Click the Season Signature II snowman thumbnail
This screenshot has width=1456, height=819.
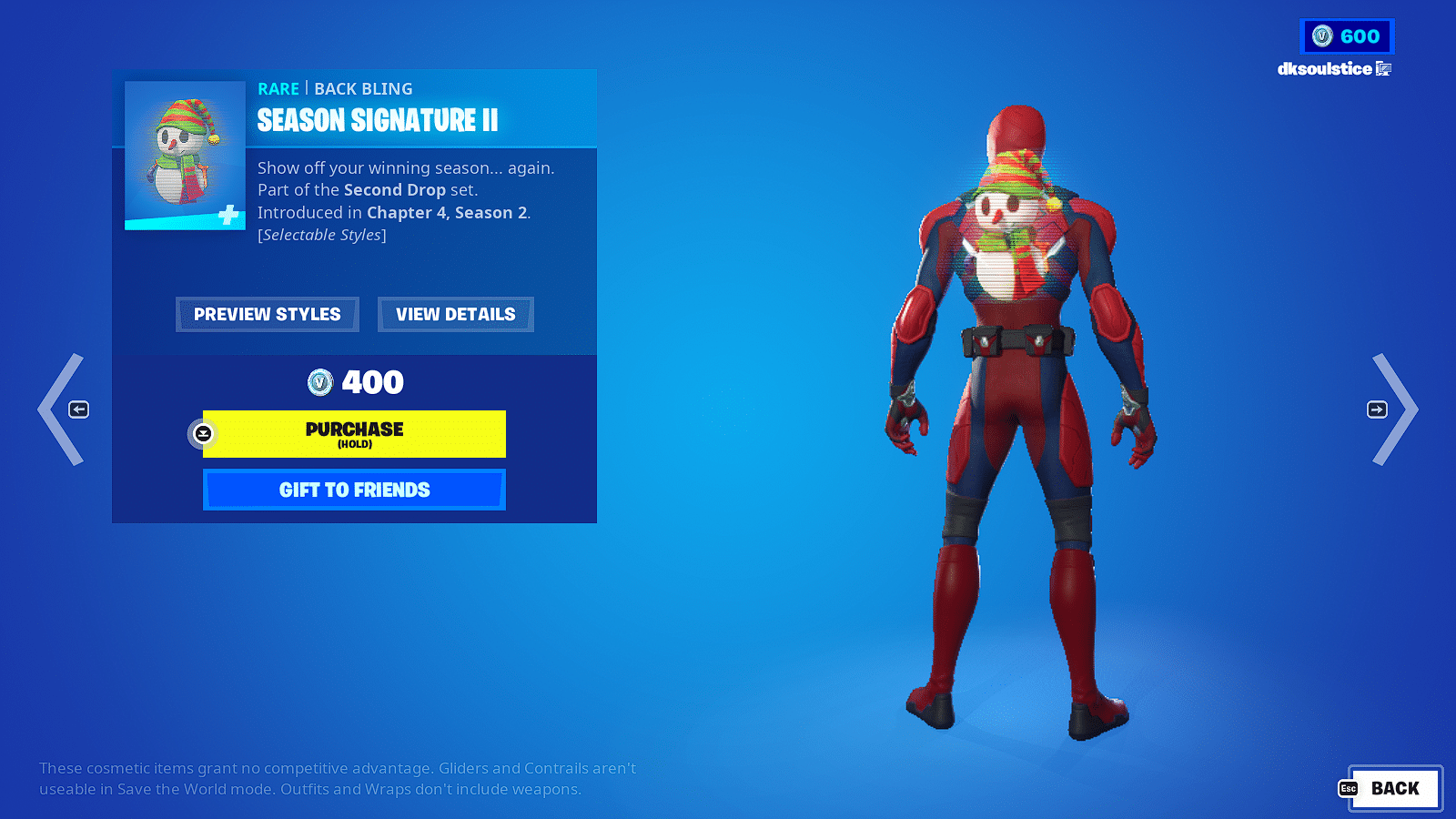point(184,153)
